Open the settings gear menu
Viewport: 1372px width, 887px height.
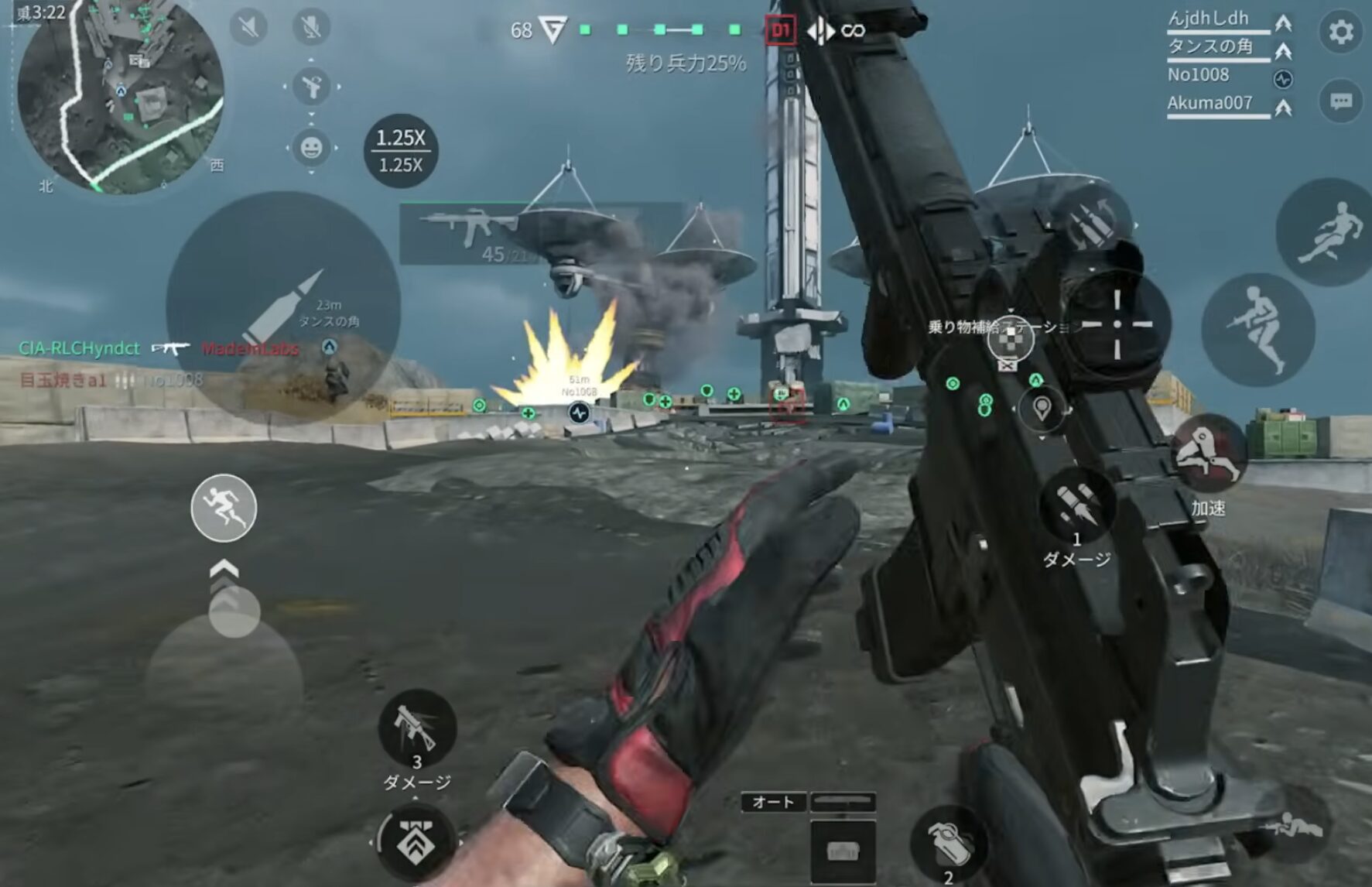pyautogui.click(x=1340, y=32)
